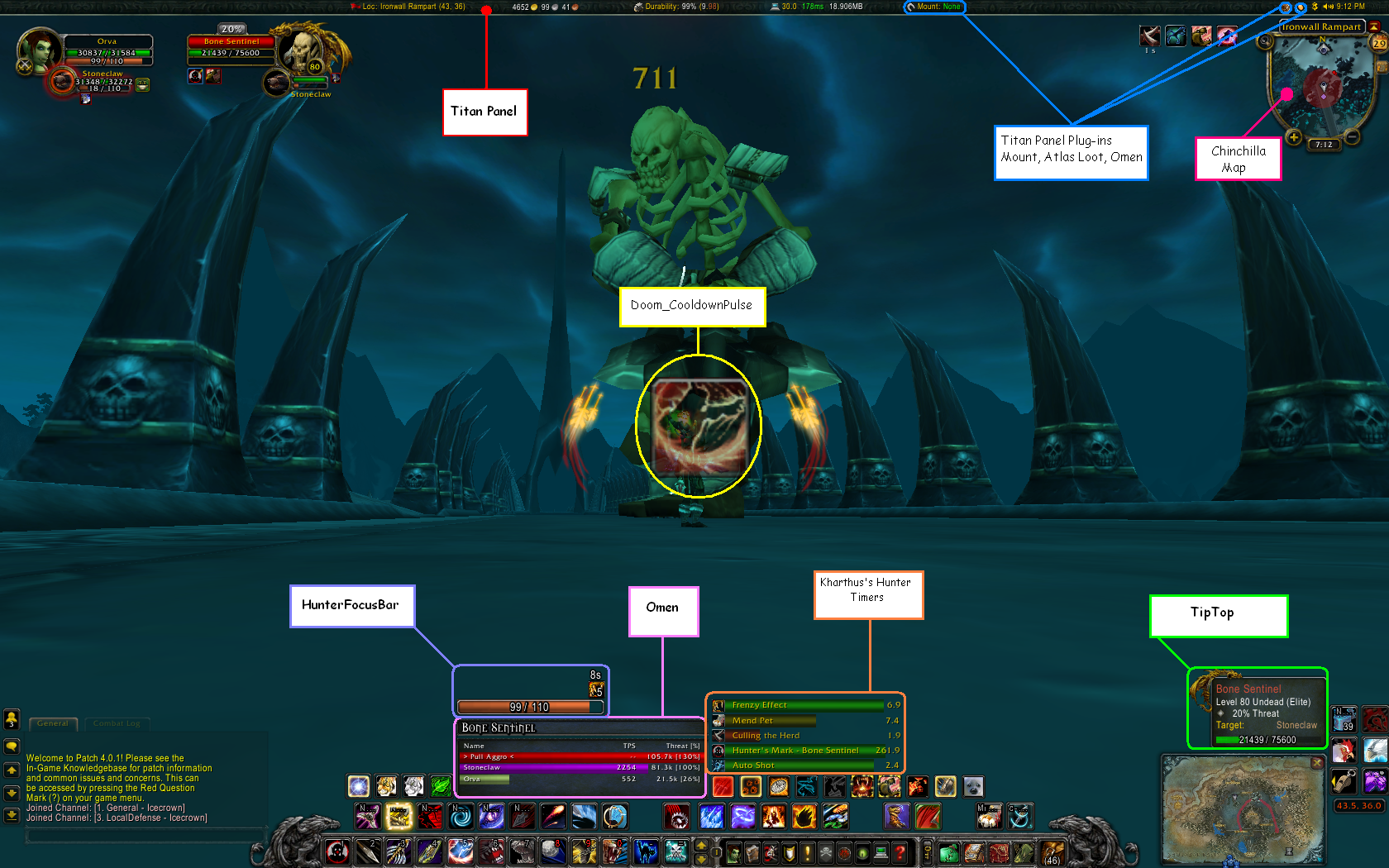Viewport: 1389px width, 868px height.
Task: Click the Hunter's Mark icon in timer bars
Action: (718, 750)
